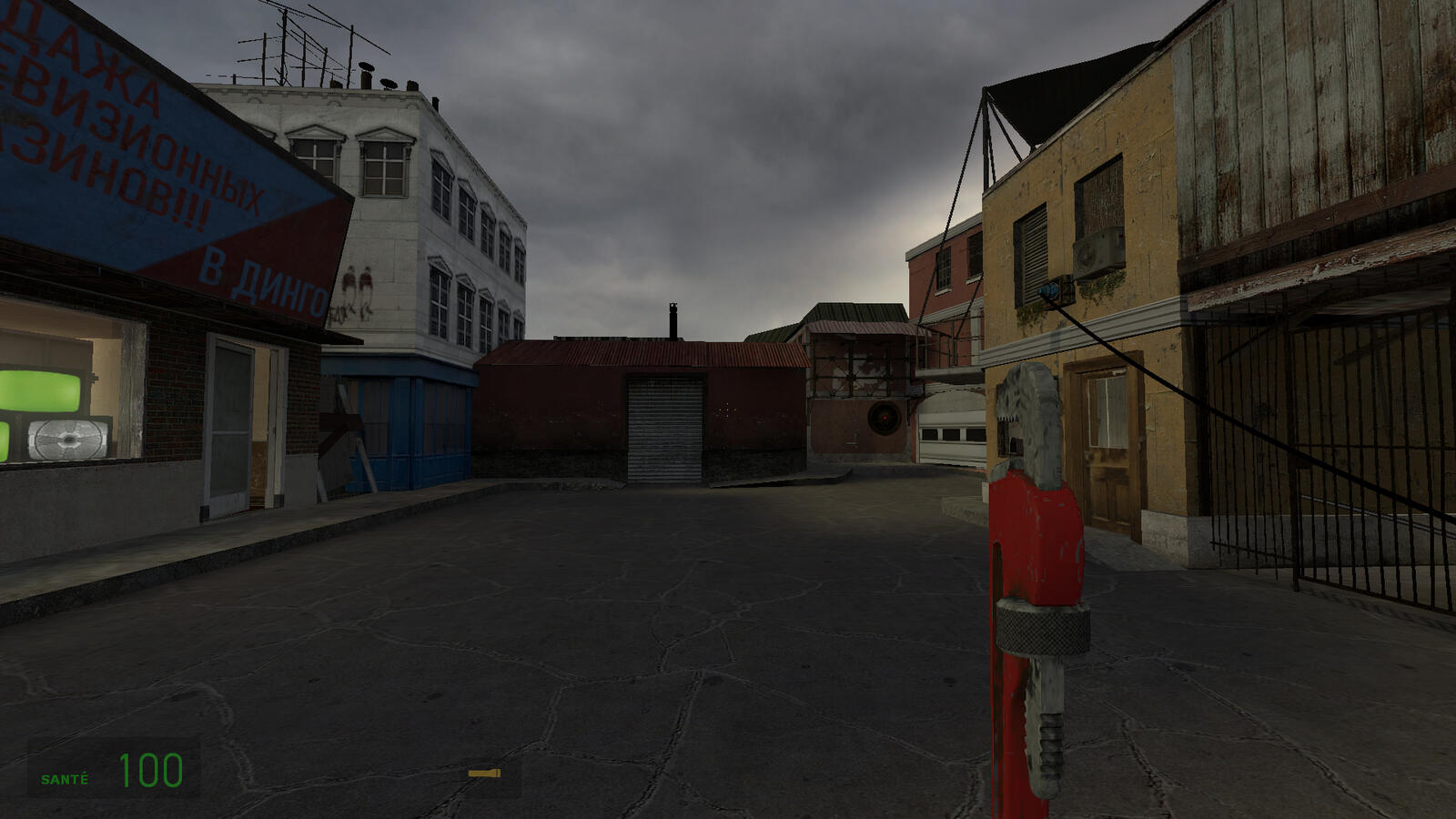Click the flashlight icon at bottom center
Viewport: 1456px width, 819px height.
[x=484, y=772]
